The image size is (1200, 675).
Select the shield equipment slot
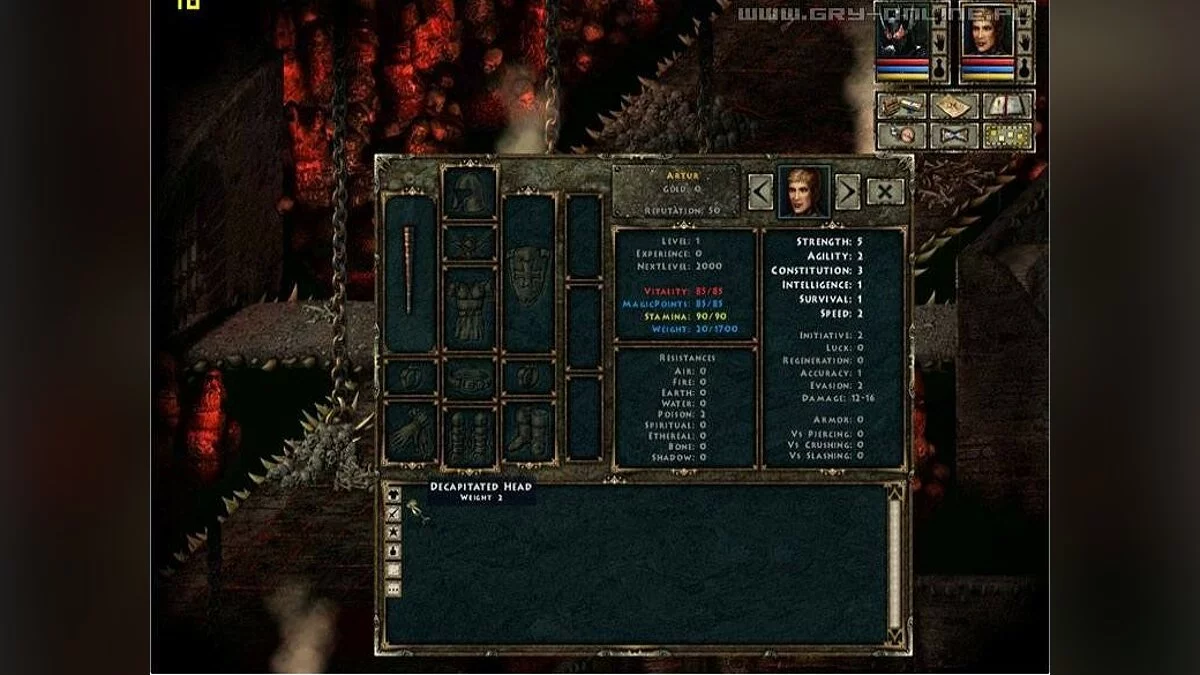(528, 272)
